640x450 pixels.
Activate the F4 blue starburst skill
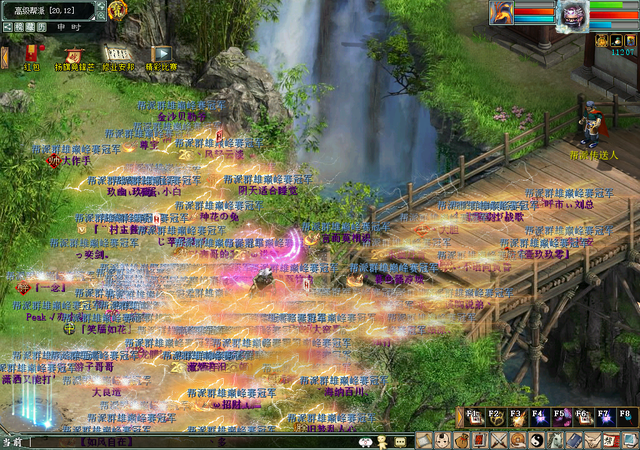tap(538, 416)
